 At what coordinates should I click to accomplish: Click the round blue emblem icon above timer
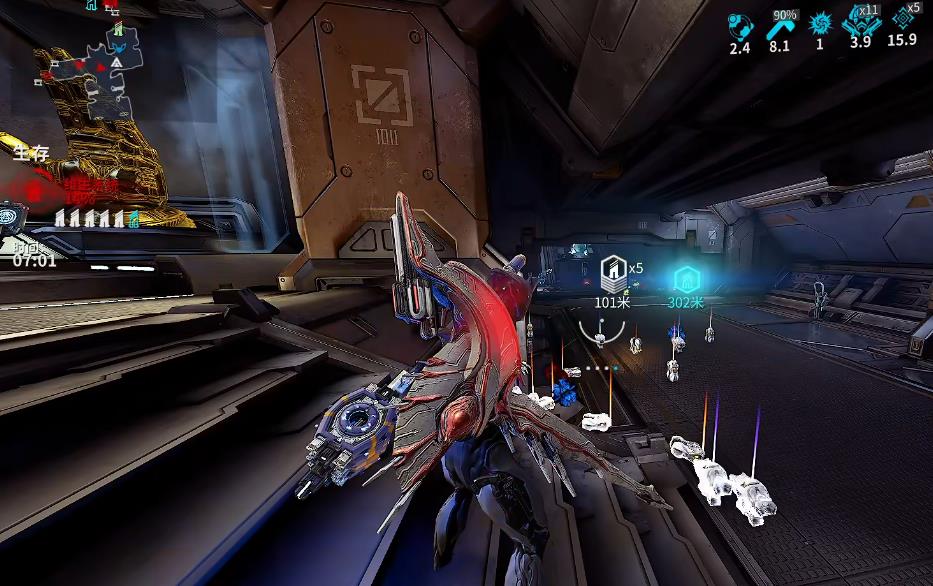tap(11, 214)
